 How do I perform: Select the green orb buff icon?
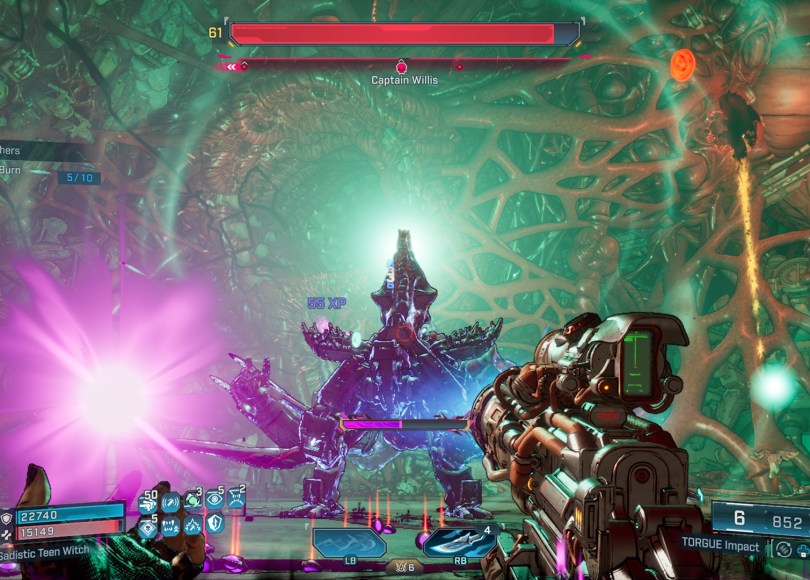tap(192, 503)
